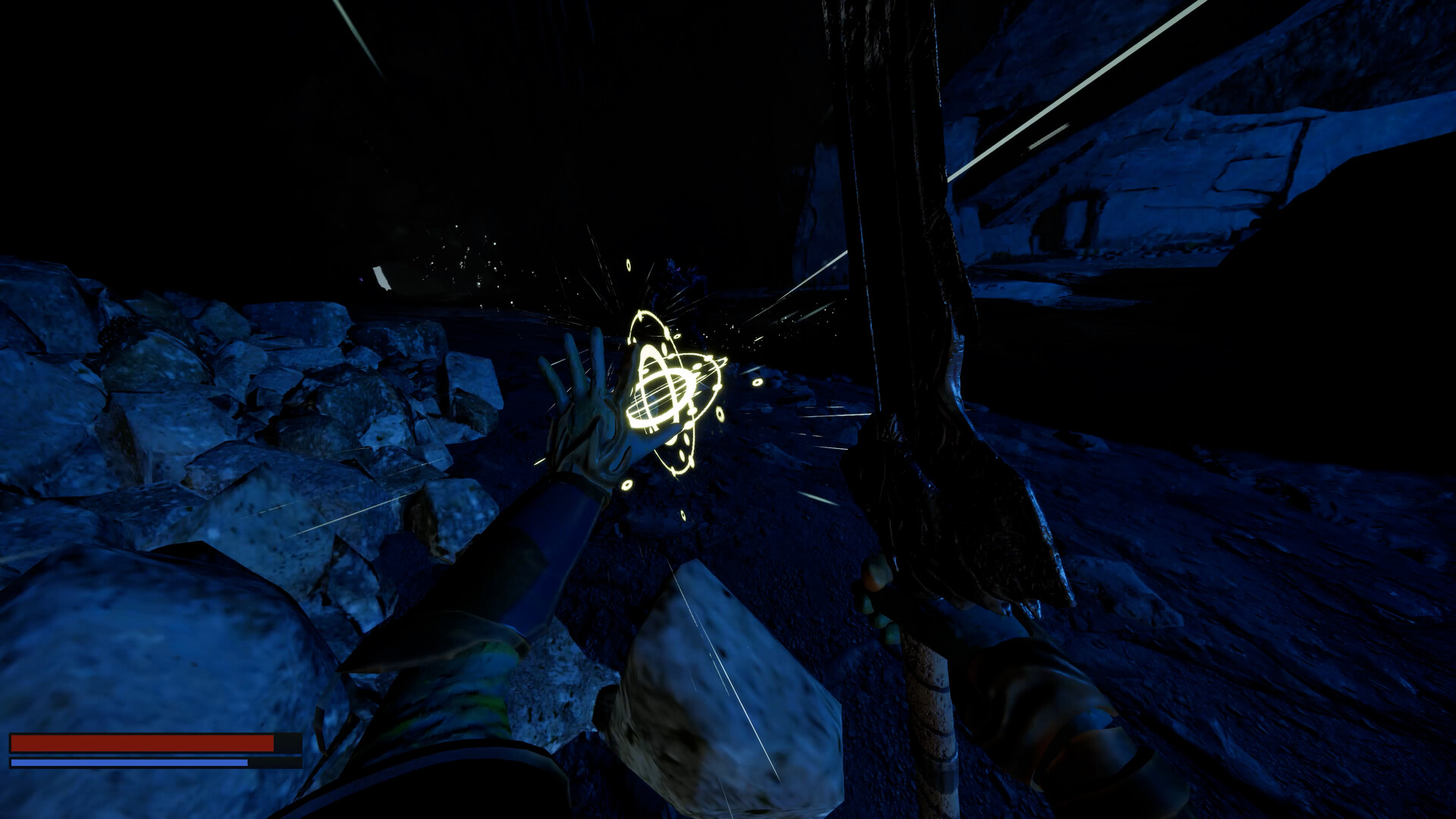Click the floating orb below the hand
Viewport: 1456px width, 819px height.
tap(628, 485)
